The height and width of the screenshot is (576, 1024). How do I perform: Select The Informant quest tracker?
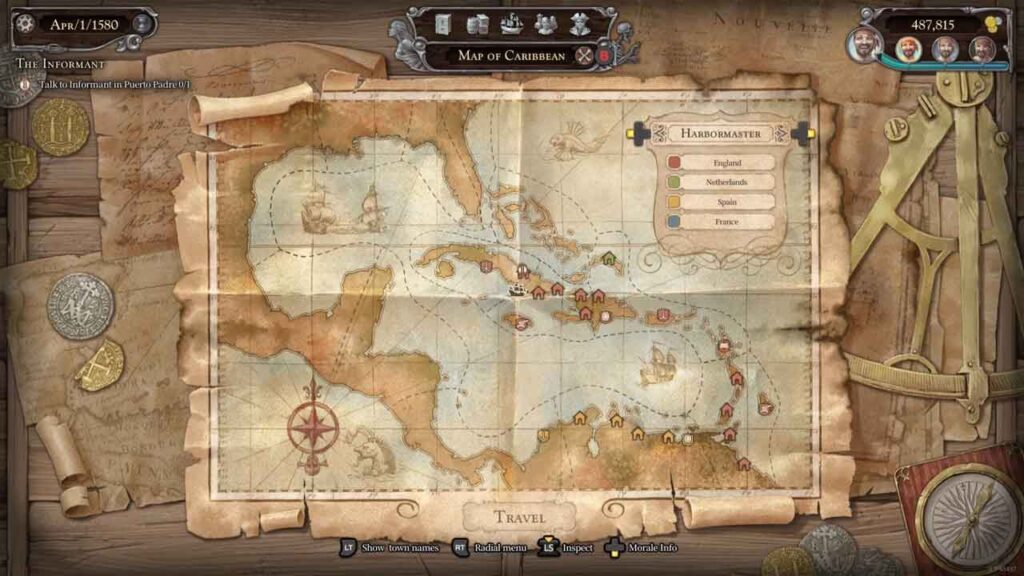pos(60,64)
